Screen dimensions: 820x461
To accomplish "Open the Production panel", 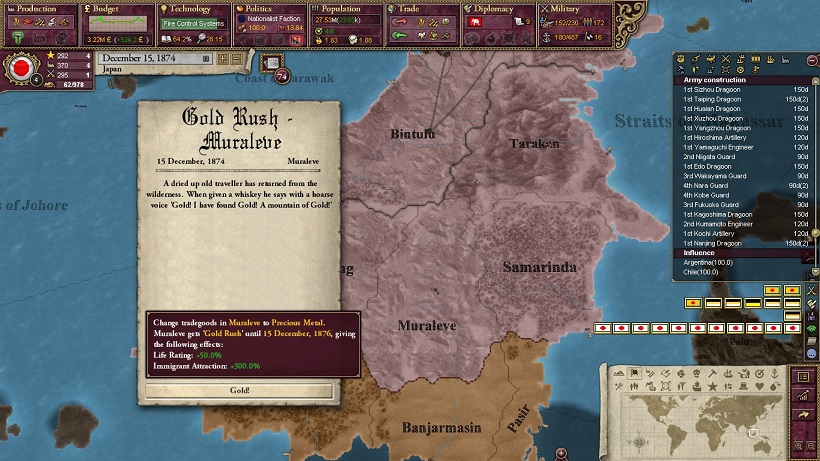I will pos(37,9).
